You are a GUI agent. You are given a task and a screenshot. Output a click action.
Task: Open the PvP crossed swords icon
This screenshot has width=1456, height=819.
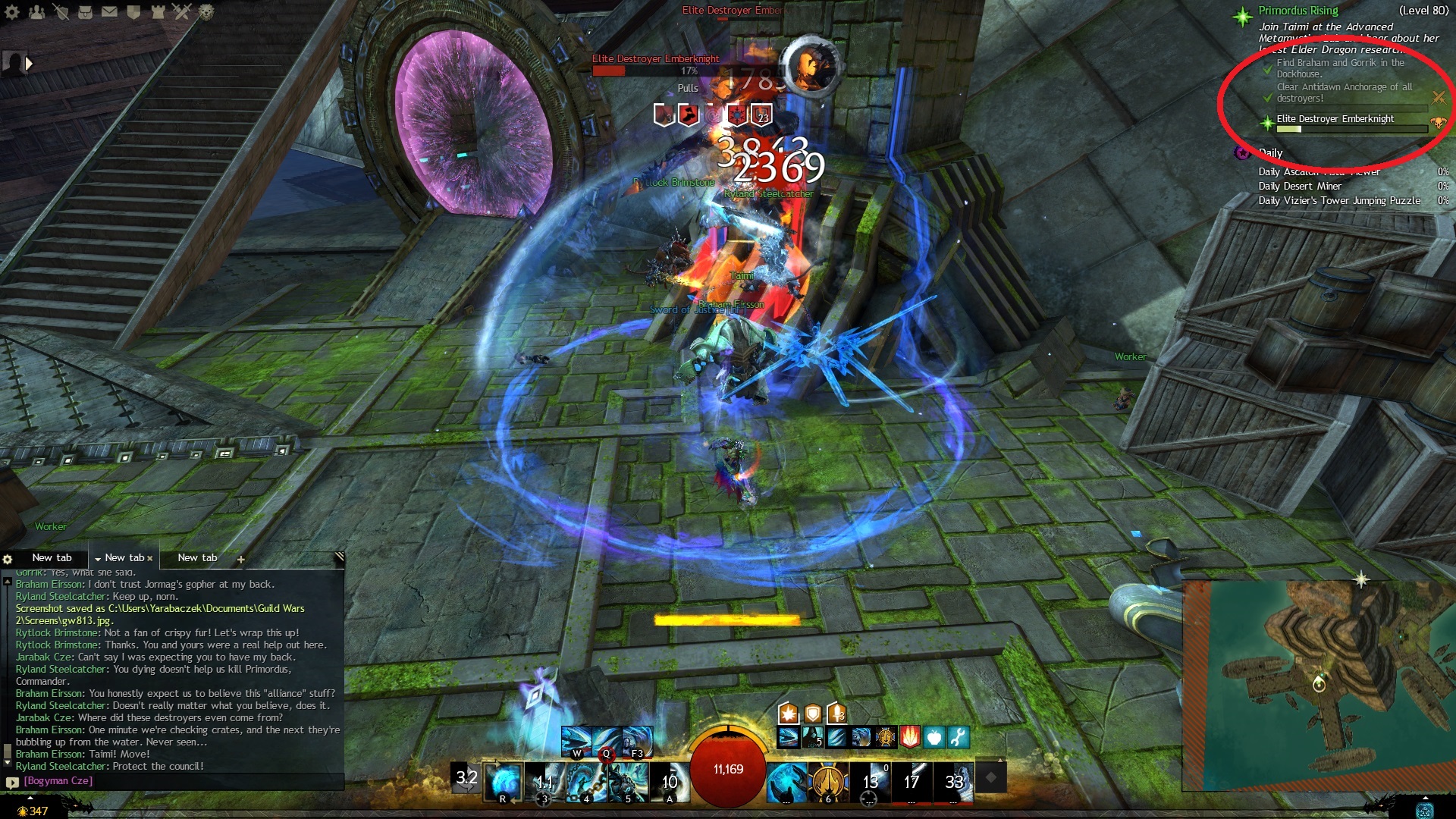coord(182,11)
